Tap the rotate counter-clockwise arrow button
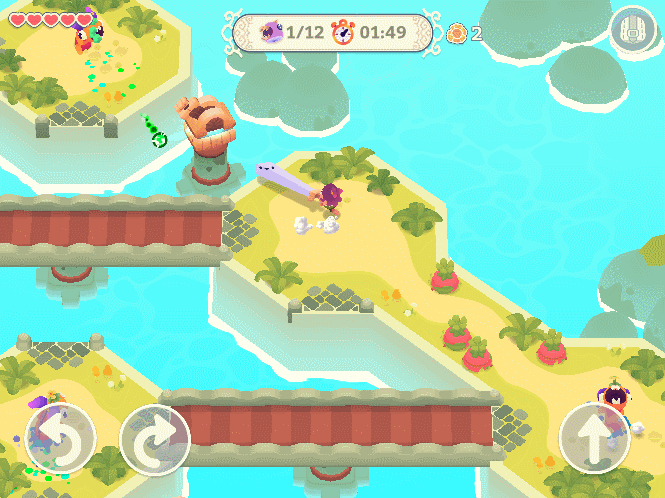The image size is (665, 498). coord(60,438)
